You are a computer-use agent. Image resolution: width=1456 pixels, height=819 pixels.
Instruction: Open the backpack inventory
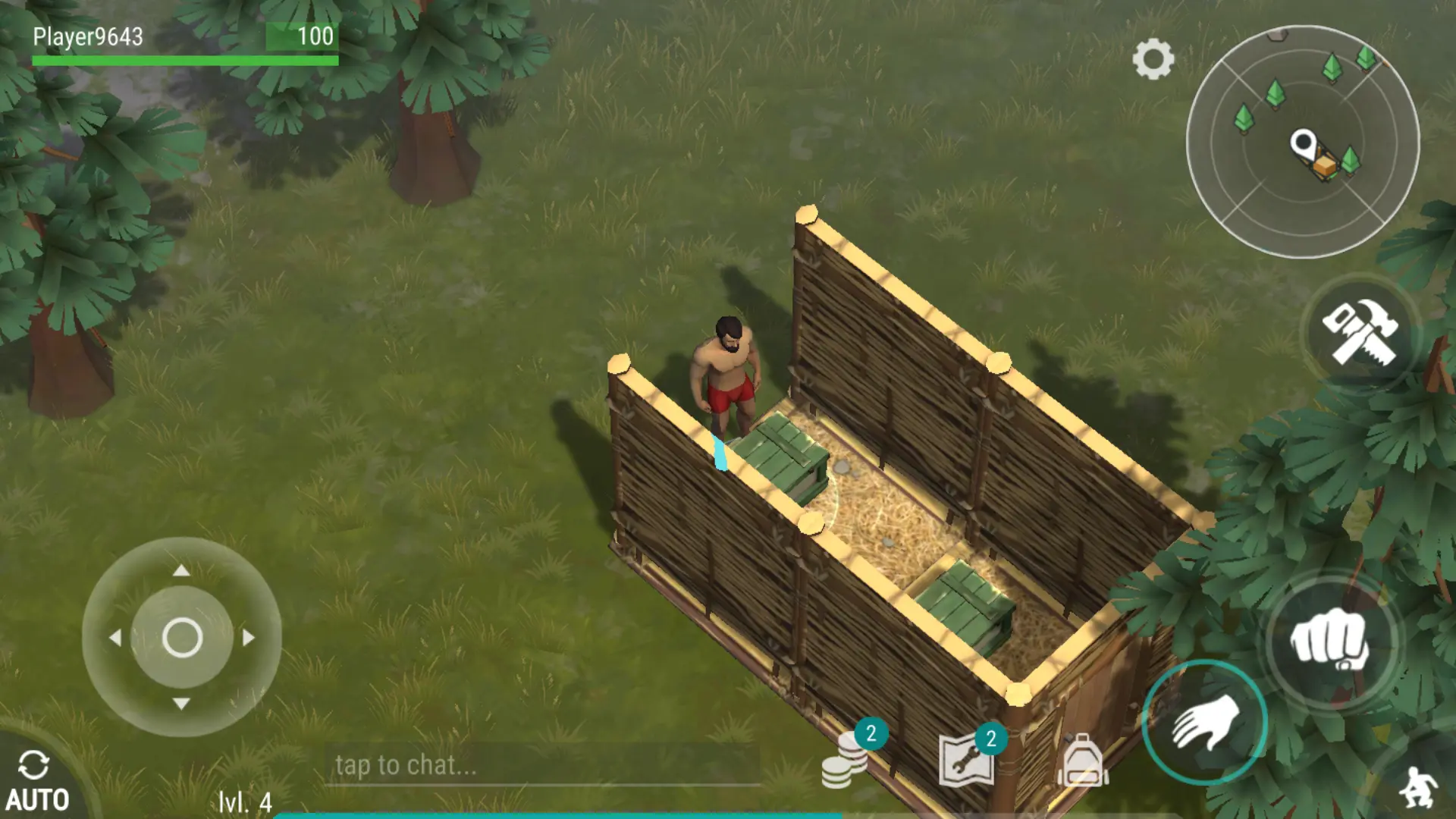[x=1083, y=761]
